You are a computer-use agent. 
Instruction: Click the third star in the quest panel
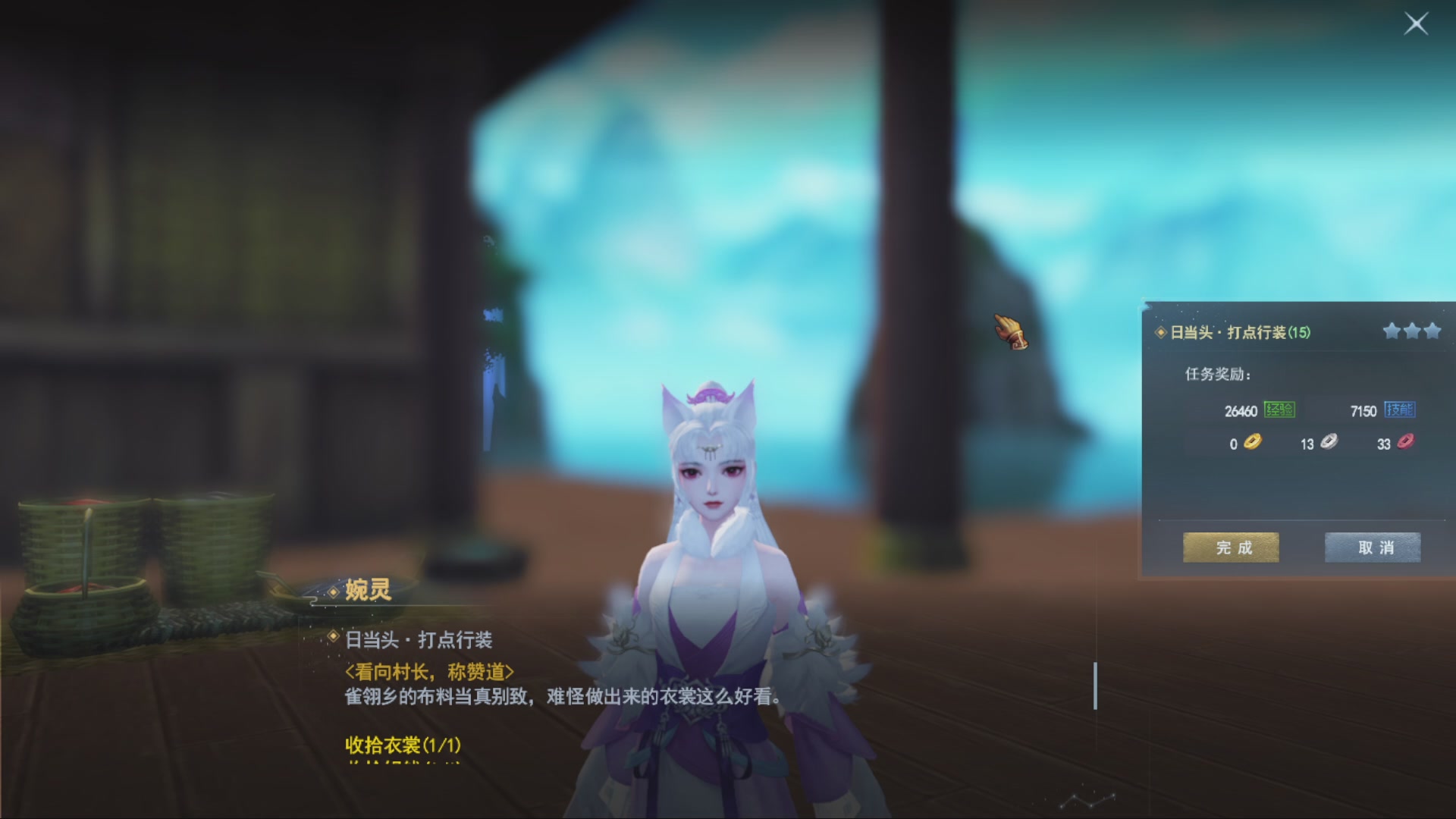tap(1433, 331)
